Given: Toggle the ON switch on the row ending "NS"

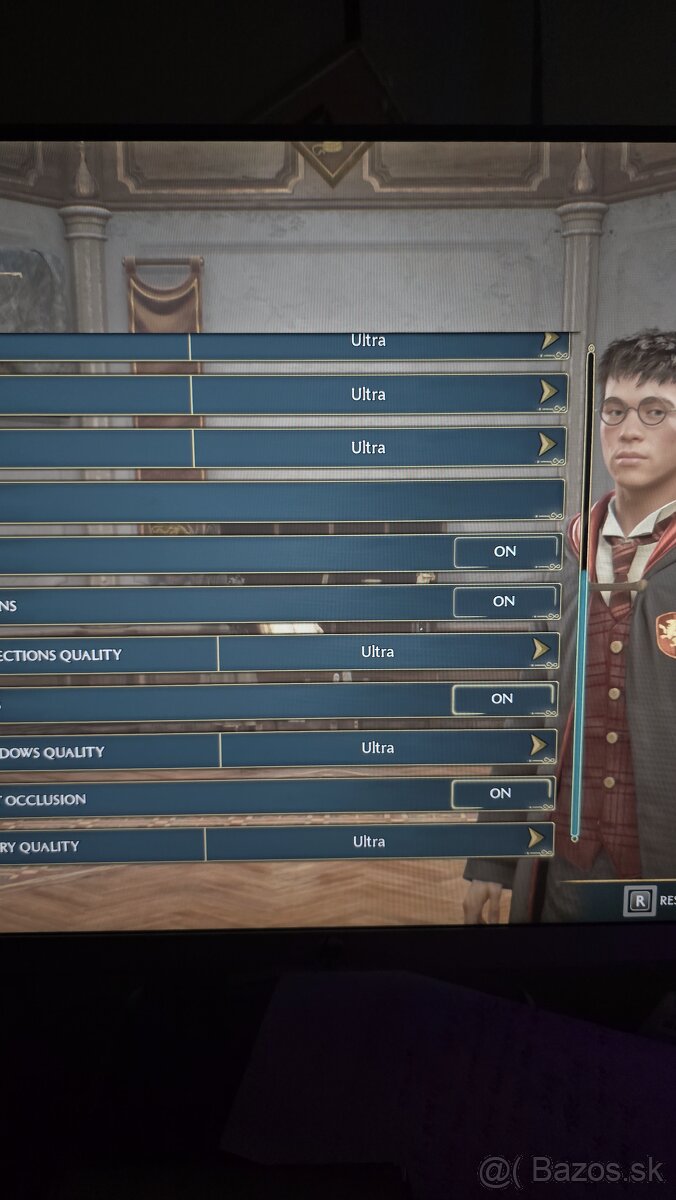Looking at the screenshot, I should coord(505,602).
